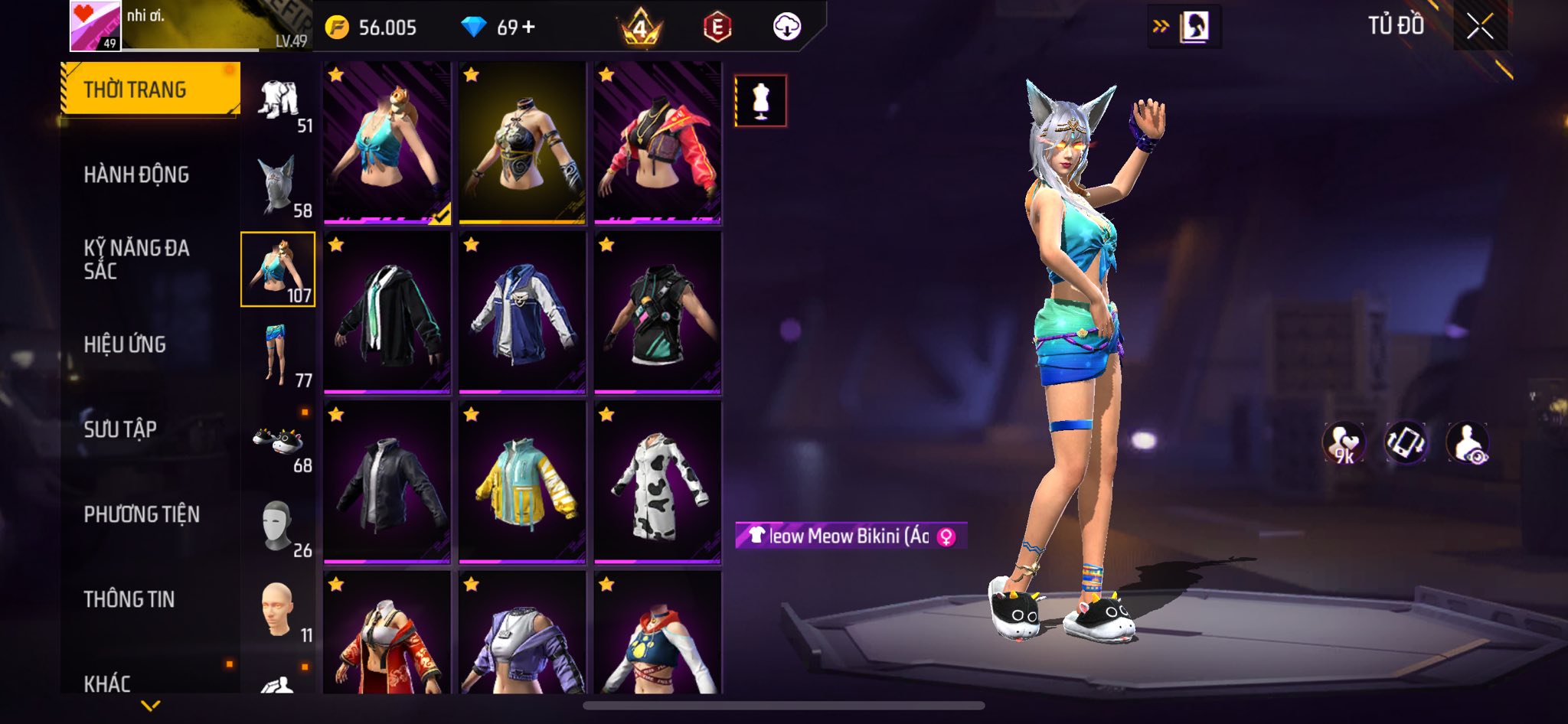Open the cloud download icon
Viewport: 1568px width, 724px height.
coord(786,28)
